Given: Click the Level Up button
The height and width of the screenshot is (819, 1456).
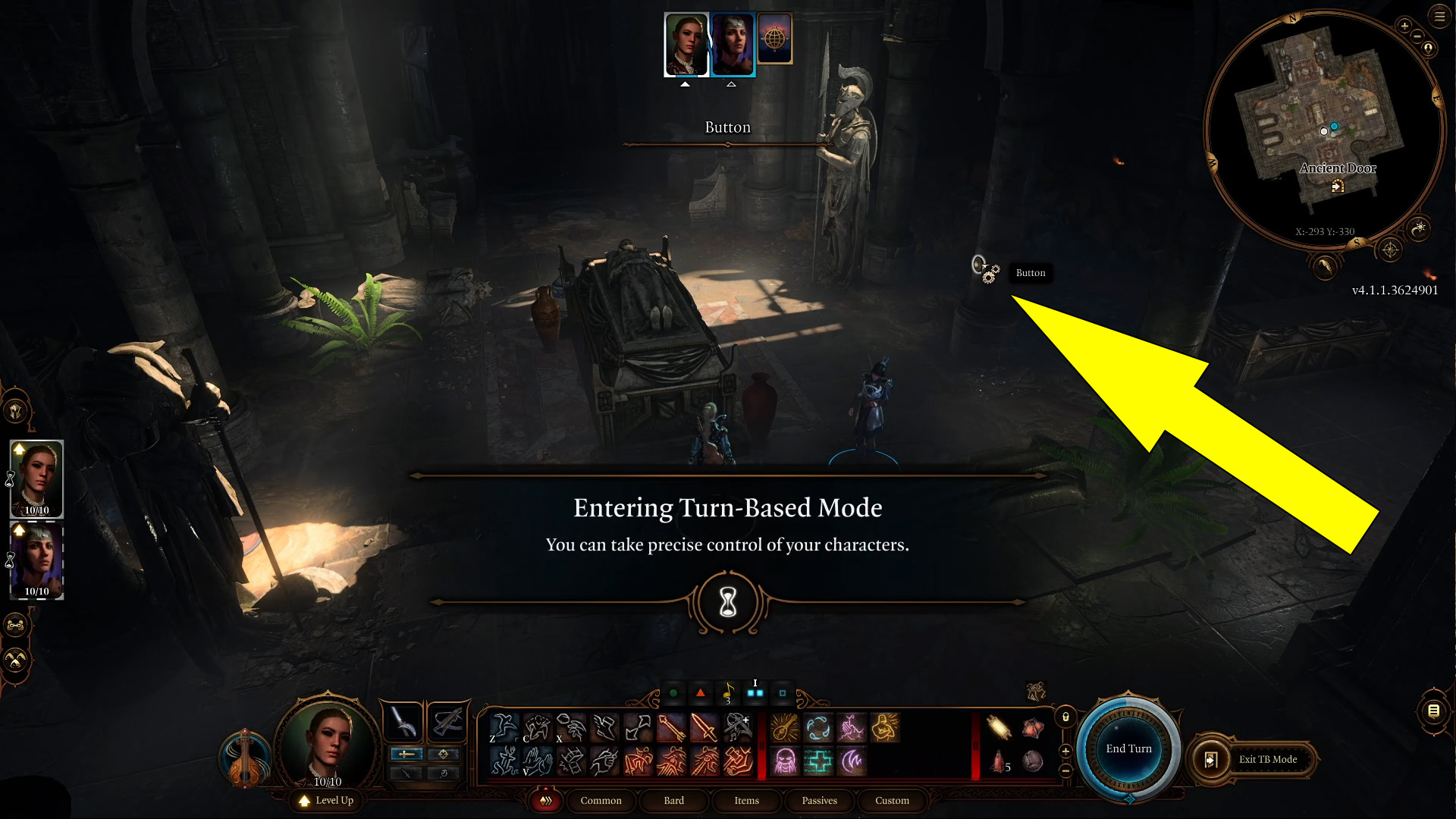Looking at the screenshot, I should tap(326, 801).
